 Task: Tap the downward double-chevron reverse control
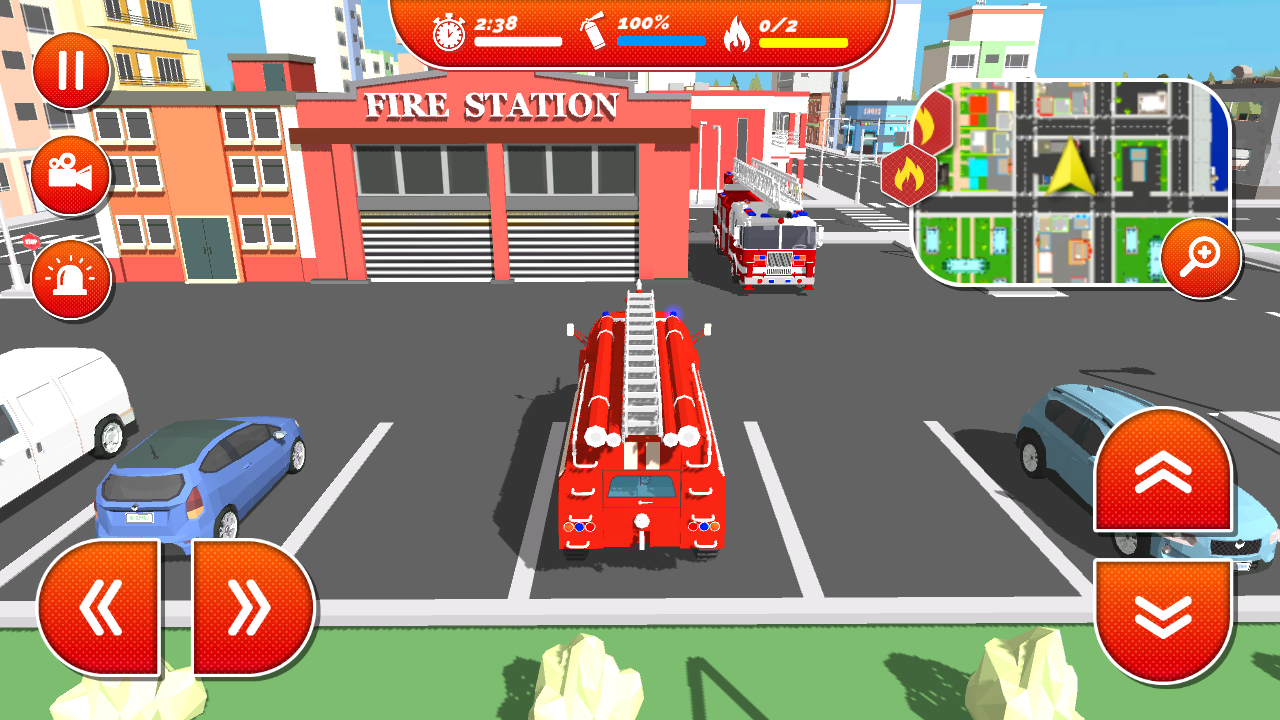tap(1164, 615)
